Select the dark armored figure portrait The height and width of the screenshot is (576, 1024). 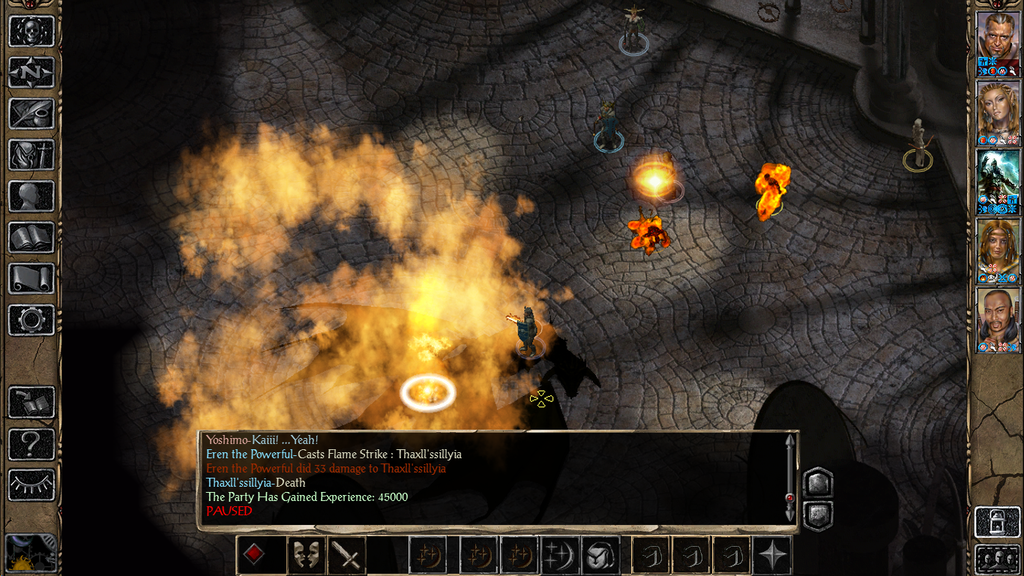[x=998, y=175]
